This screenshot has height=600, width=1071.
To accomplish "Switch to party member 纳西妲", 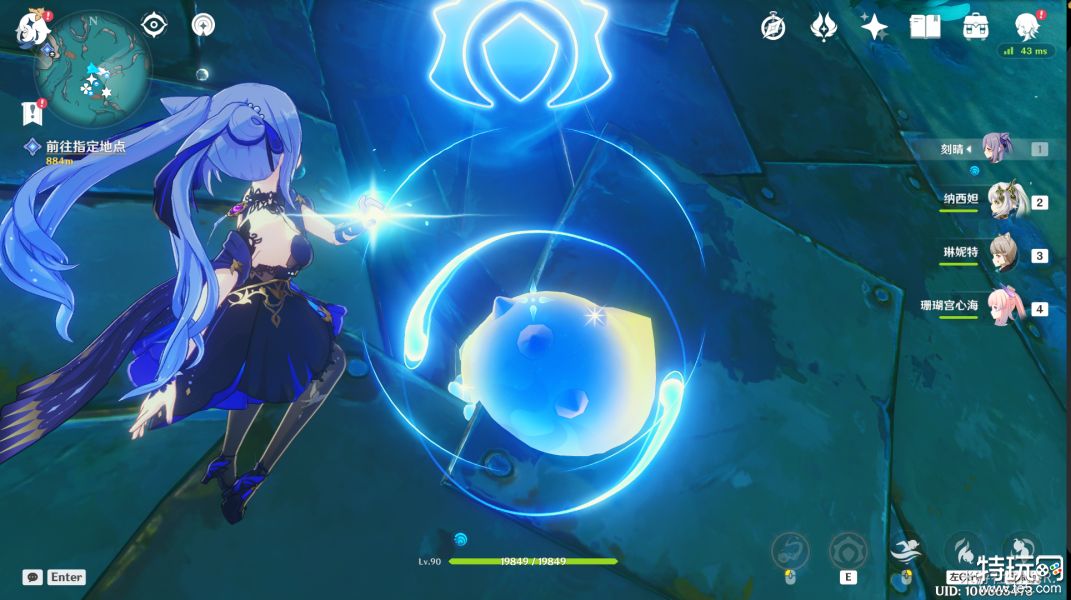I will point(1002,201).
